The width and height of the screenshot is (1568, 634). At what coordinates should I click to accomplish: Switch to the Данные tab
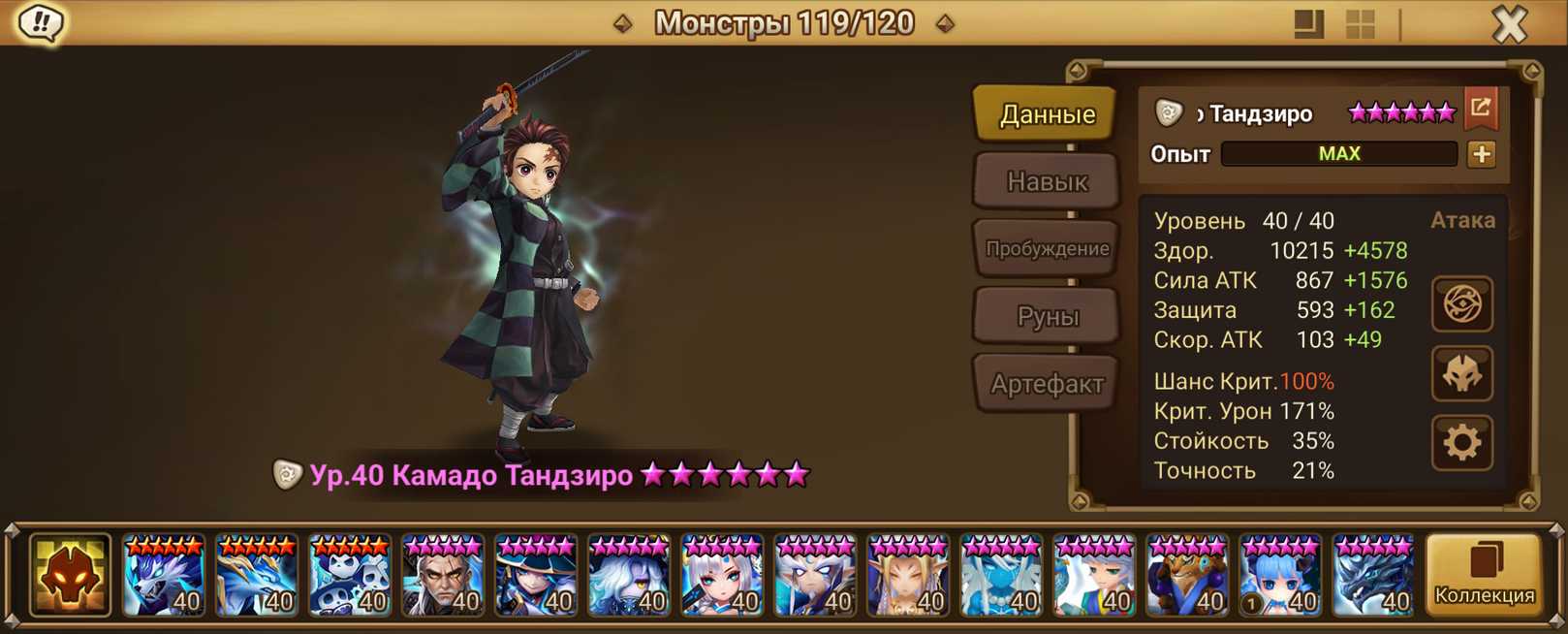[x=1047, y=114]
